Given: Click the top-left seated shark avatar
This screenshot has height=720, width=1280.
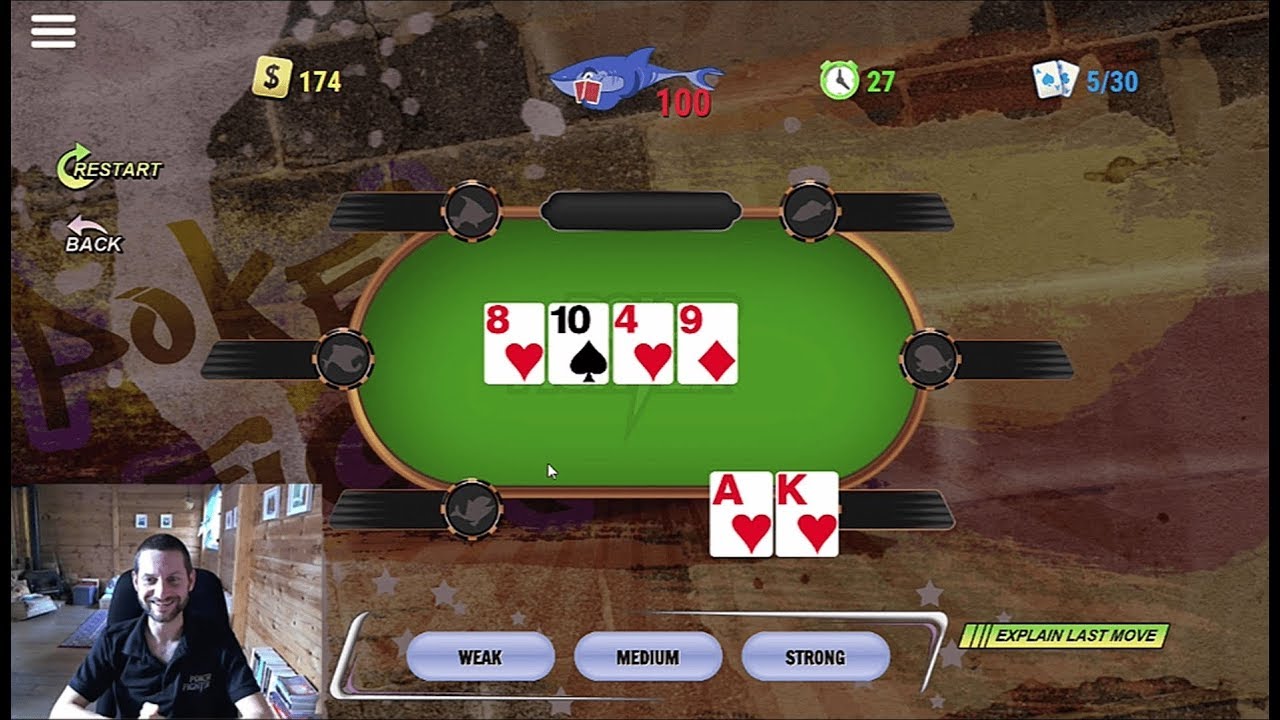Looking at the screenshot, I should 474,212.
